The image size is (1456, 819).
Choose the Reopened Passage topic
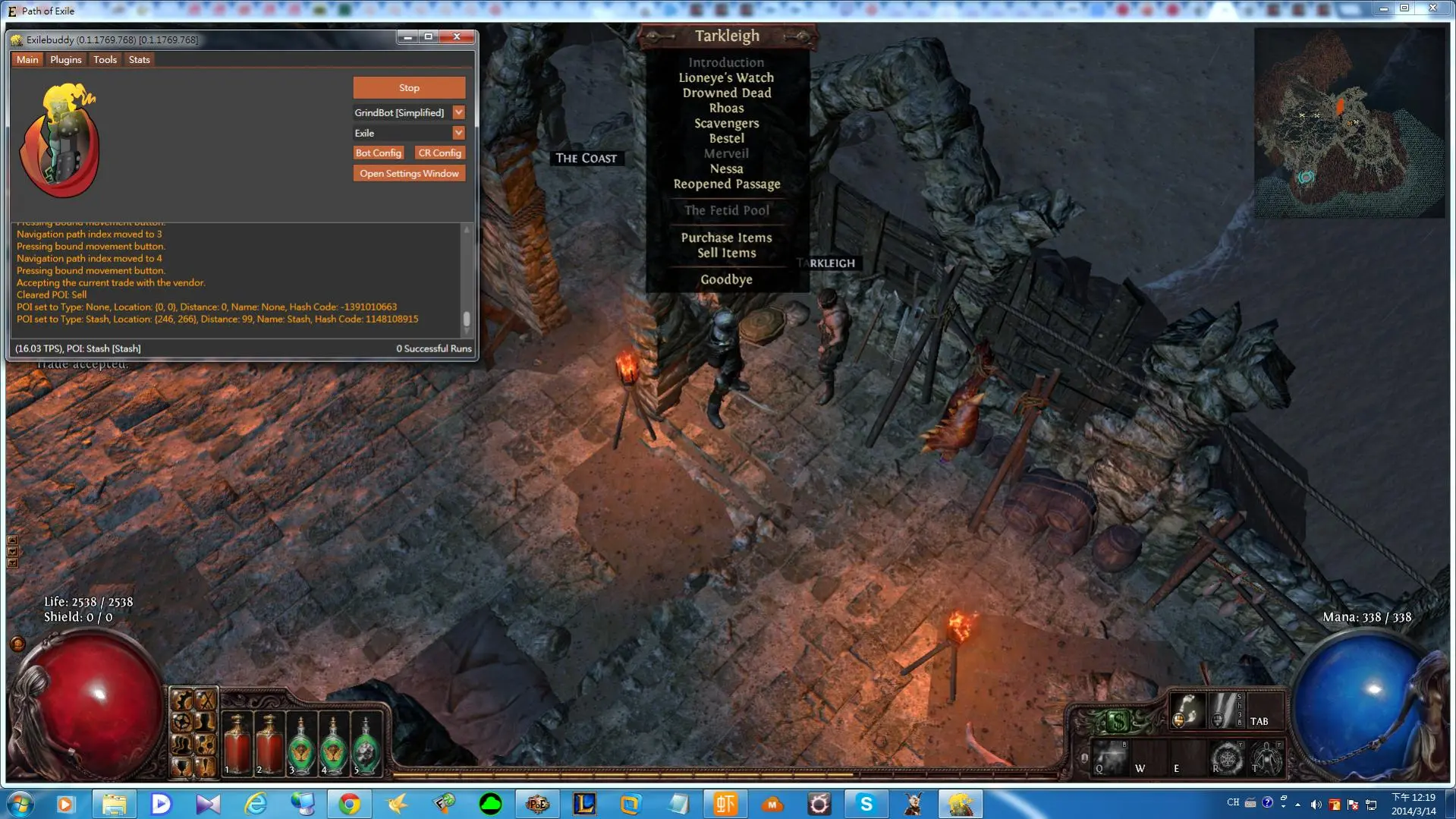point(726,184)
